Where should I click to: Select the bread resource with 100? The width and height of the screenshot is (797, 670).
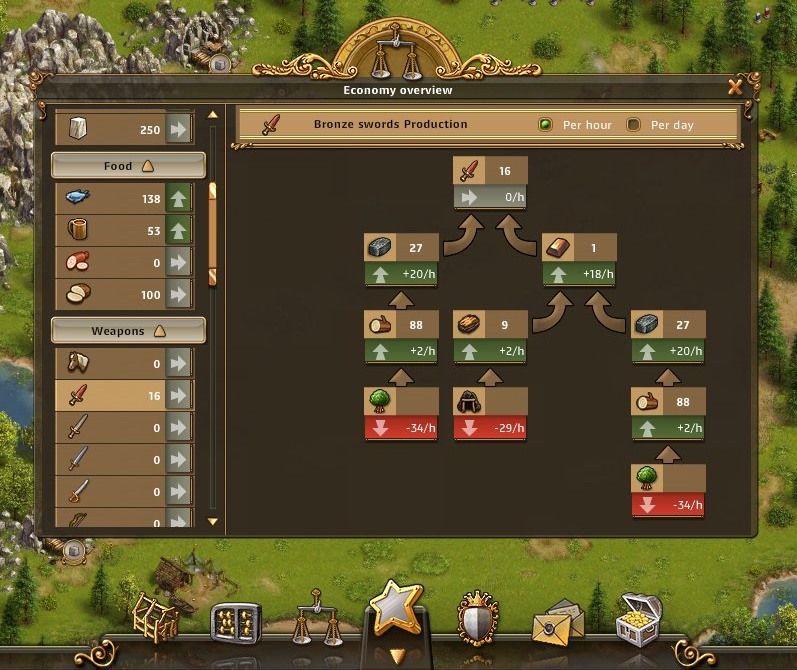point(122,295)
